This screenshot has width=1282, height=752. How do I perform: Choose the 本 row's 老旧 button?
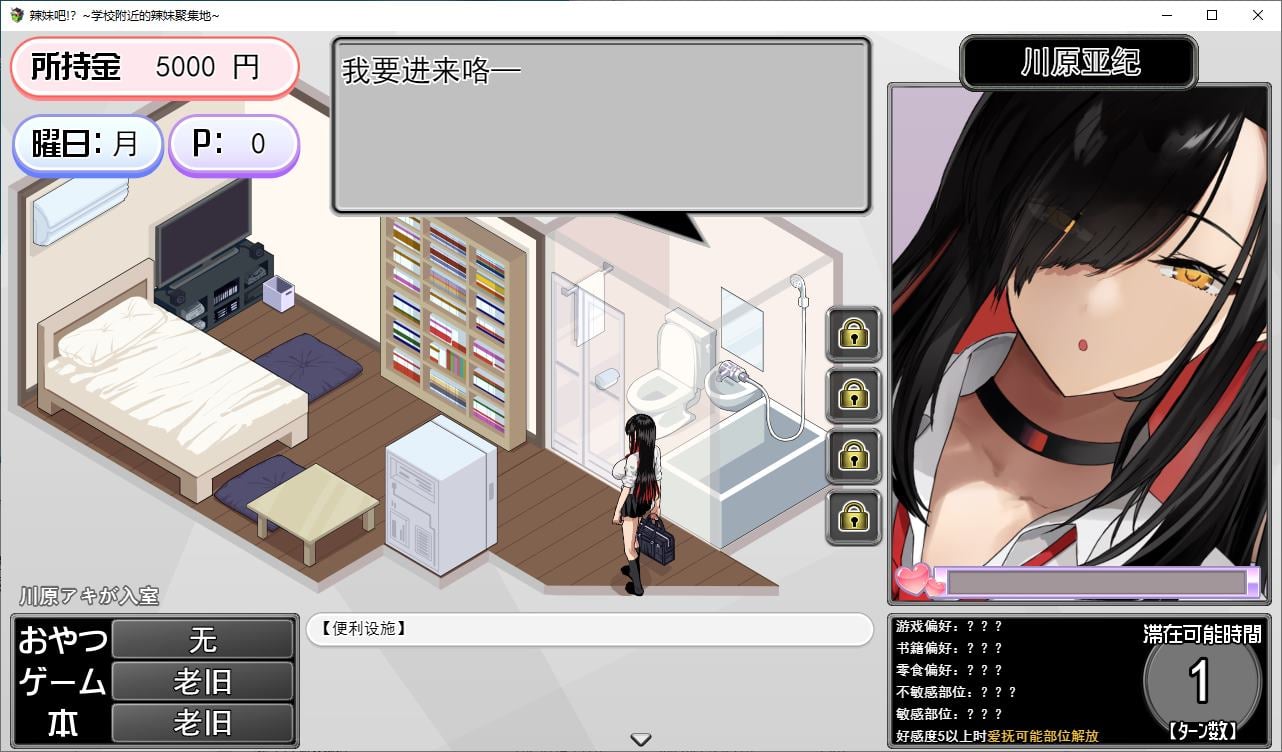[202, 723]
